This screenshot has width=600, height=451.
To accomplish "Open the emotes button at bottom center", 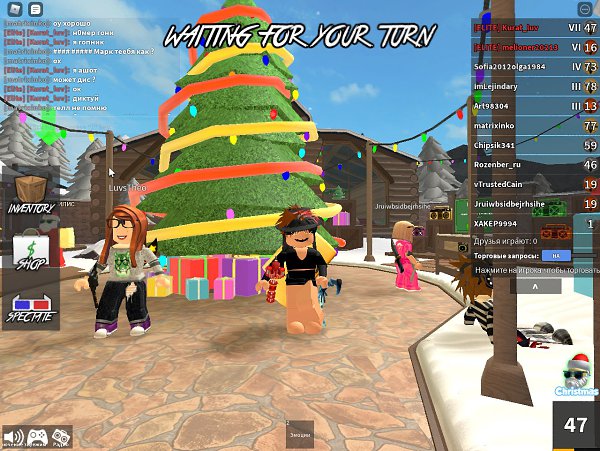I will 299,434.
